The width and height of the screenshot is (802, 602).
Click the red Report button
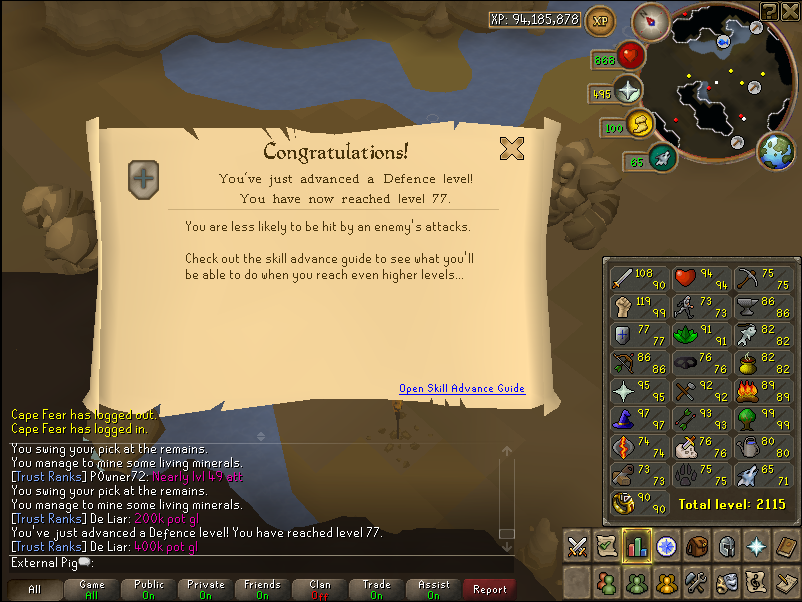point(490,589)
